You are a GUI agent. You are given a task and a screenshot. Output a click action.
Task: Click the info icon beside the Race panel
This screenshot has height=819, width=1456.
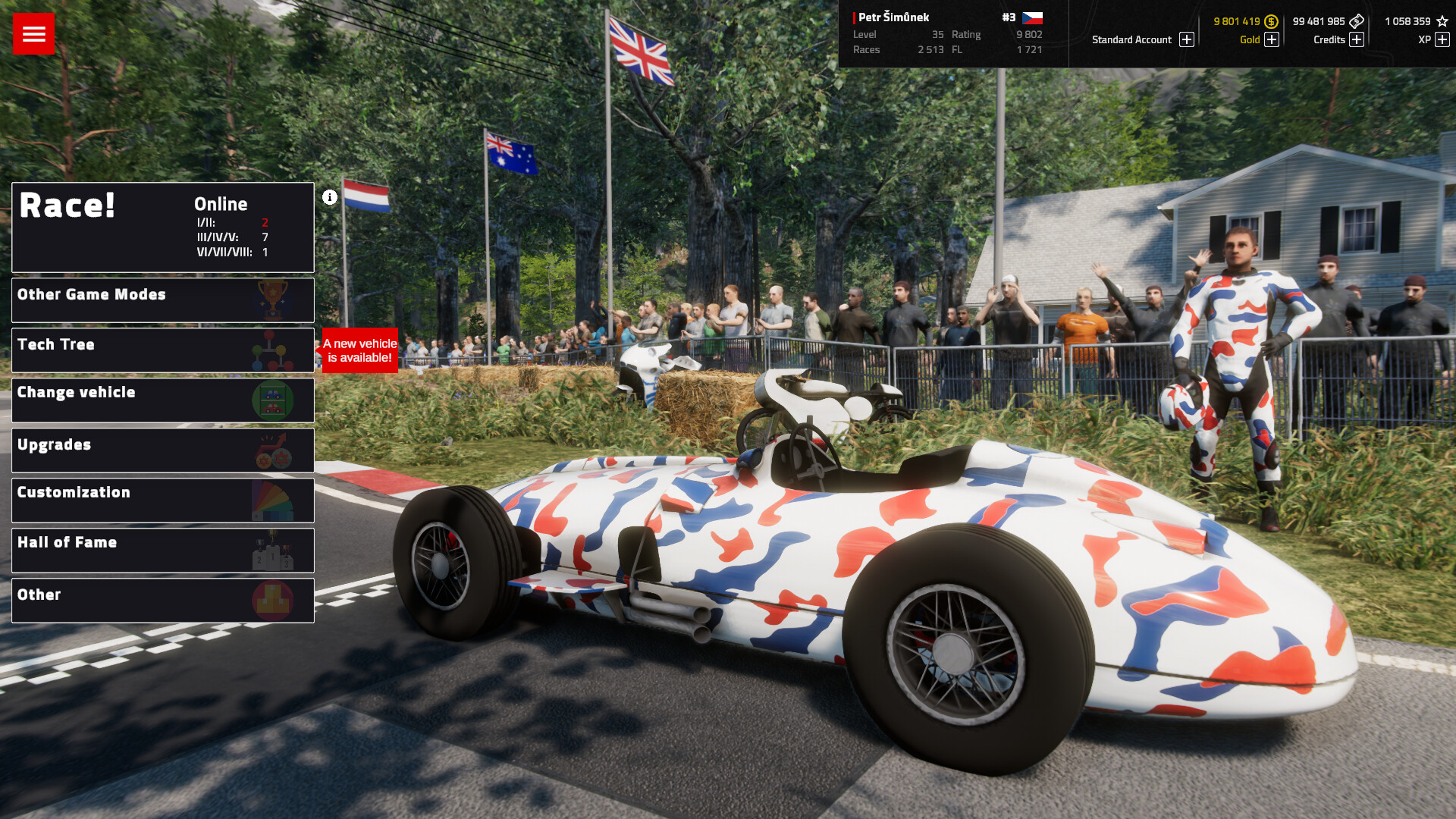coord(330,197)
